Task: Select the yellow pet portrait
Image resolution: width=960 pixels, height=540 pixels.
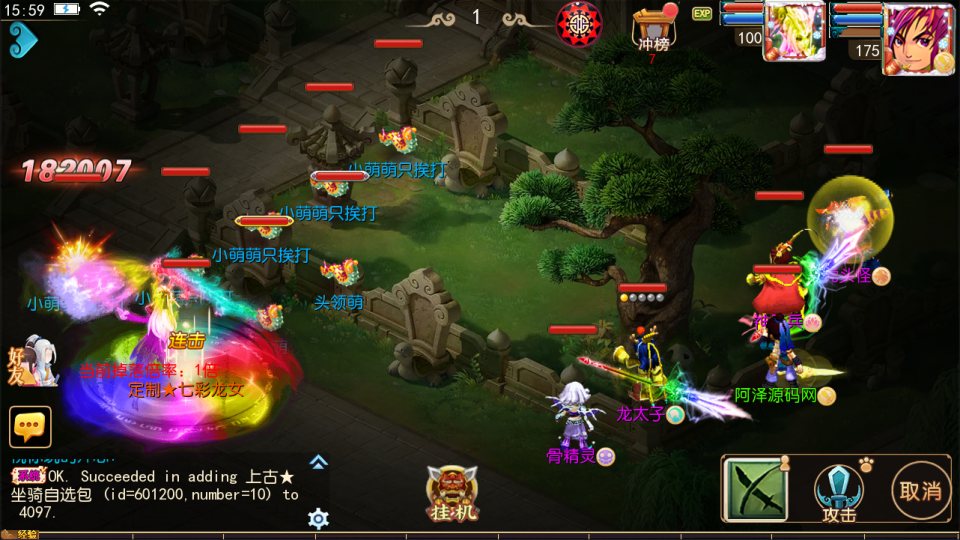Action: click(x=794, y=32)
